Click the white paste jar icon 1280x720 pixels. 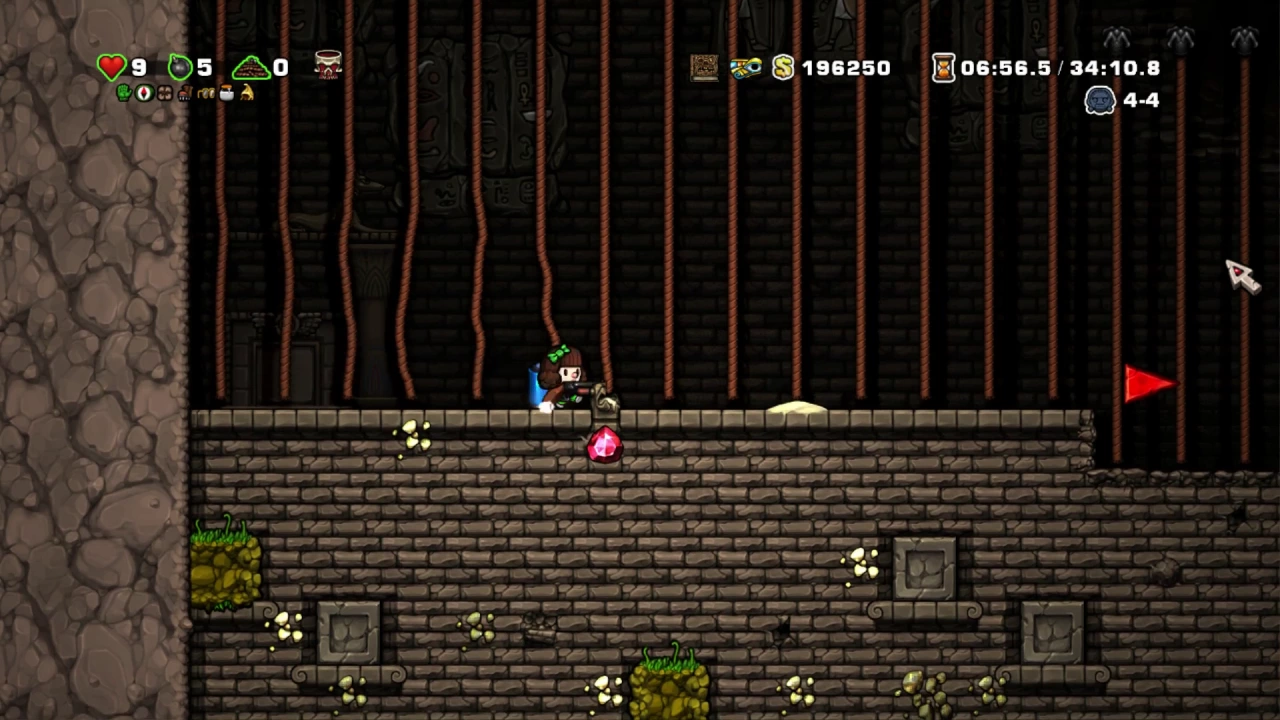point(226,93)
